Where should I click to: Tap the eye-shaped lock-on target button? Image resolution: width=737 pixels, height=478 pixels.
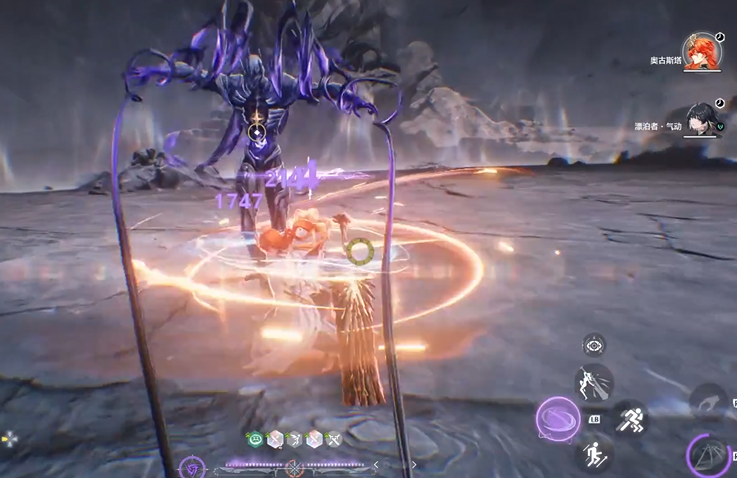594,345
